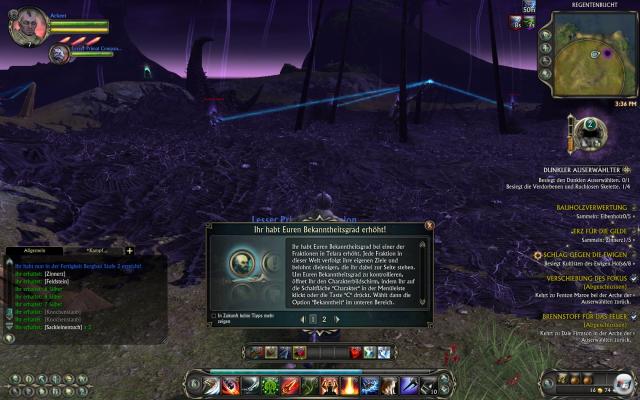640x400 pixels.
Task: Click the pet companion portrait frame
Action: (x=59, y=52)
